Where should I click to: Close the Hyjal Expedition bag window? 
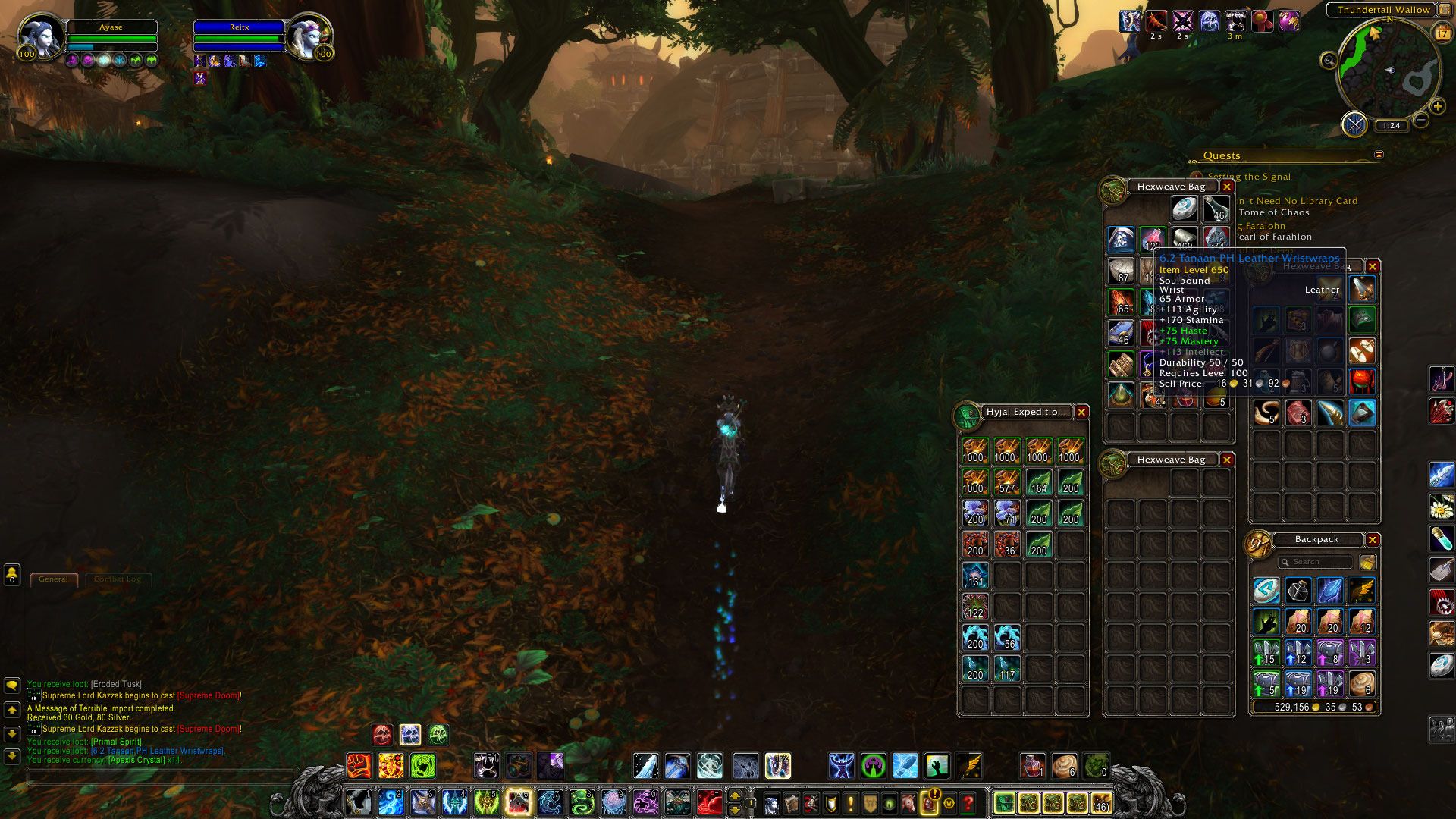[1081, 413]
